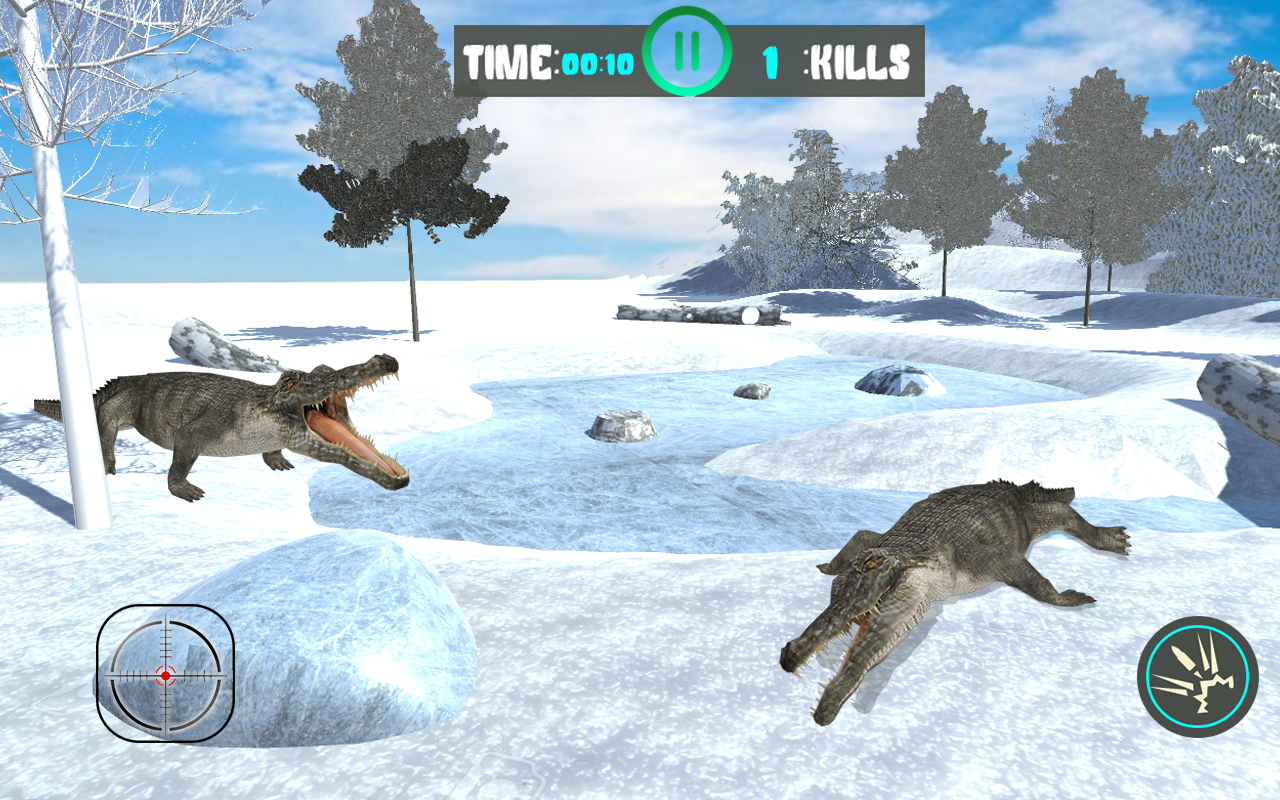Tap the kill count number 1
The height and width of the screenshot is (800, 1280).
coord(770,60)
